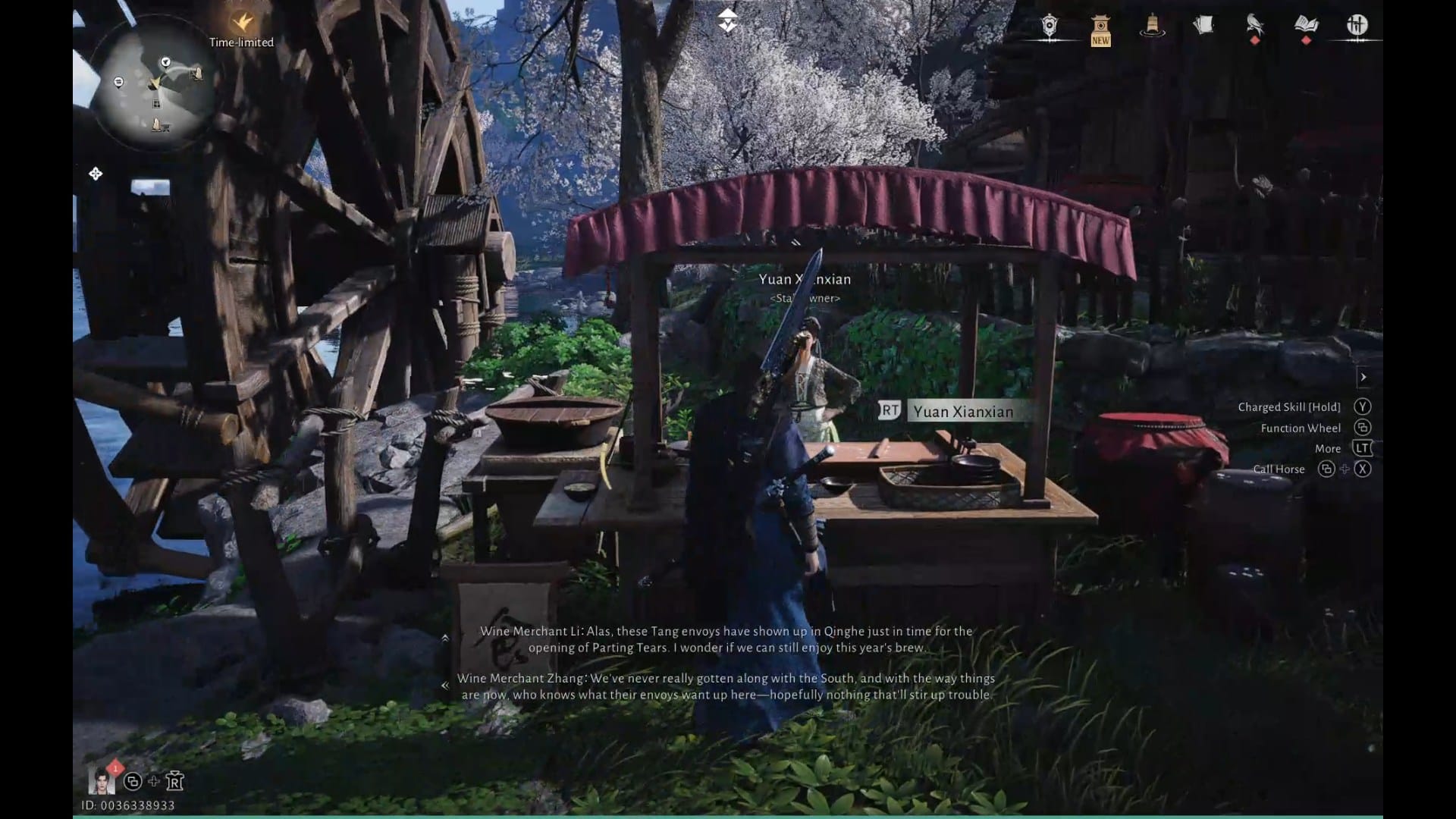Screen dimensions: 1456x819
Task: Open the open-book journal icon
Action: (1306, 27)
